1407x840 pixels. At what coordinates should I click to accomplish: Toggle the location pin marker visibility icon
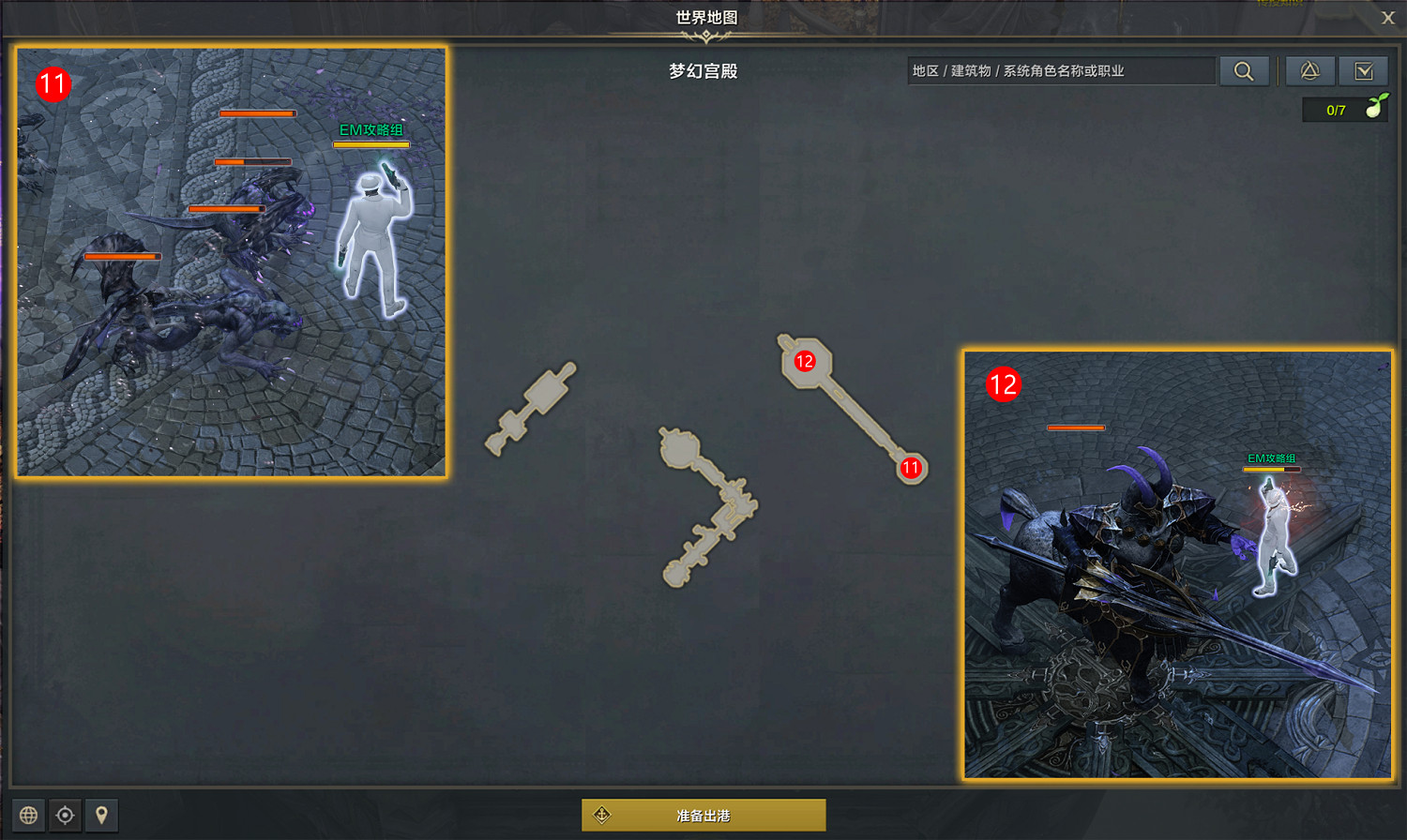tap(100, 815)
